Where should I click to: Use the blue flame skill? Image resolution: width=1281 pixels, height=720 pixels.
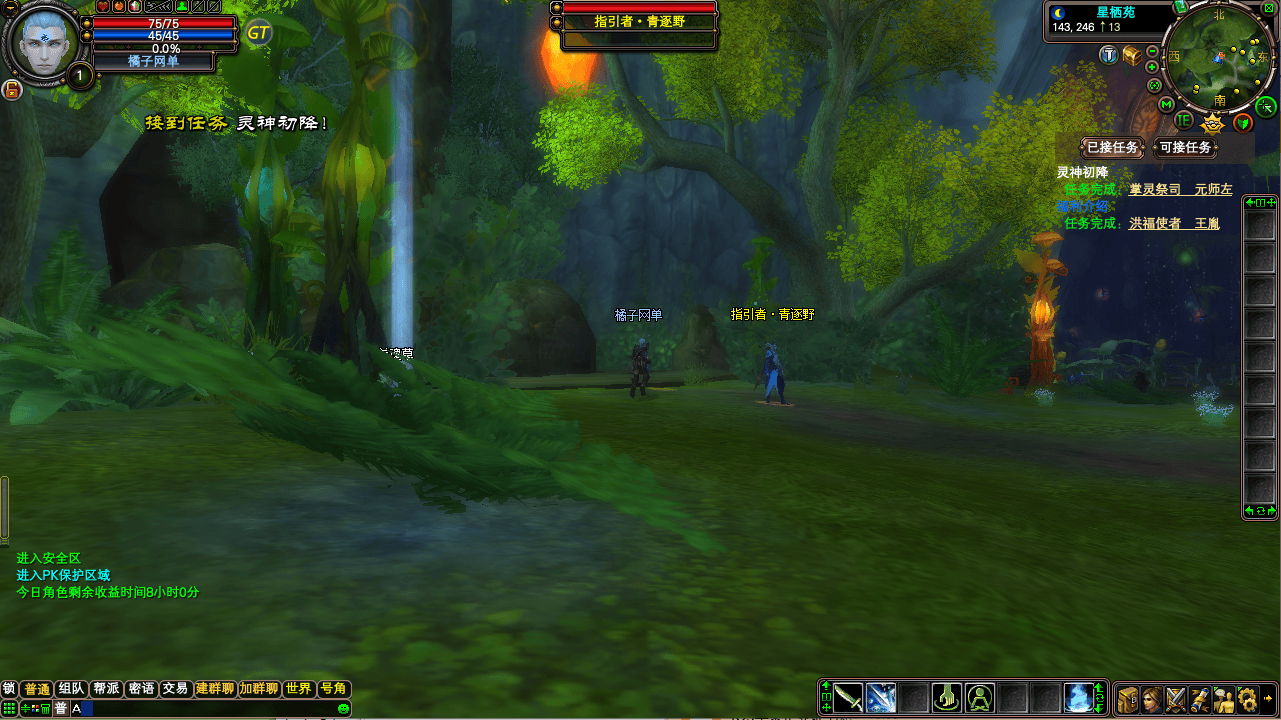[1077, 697]
